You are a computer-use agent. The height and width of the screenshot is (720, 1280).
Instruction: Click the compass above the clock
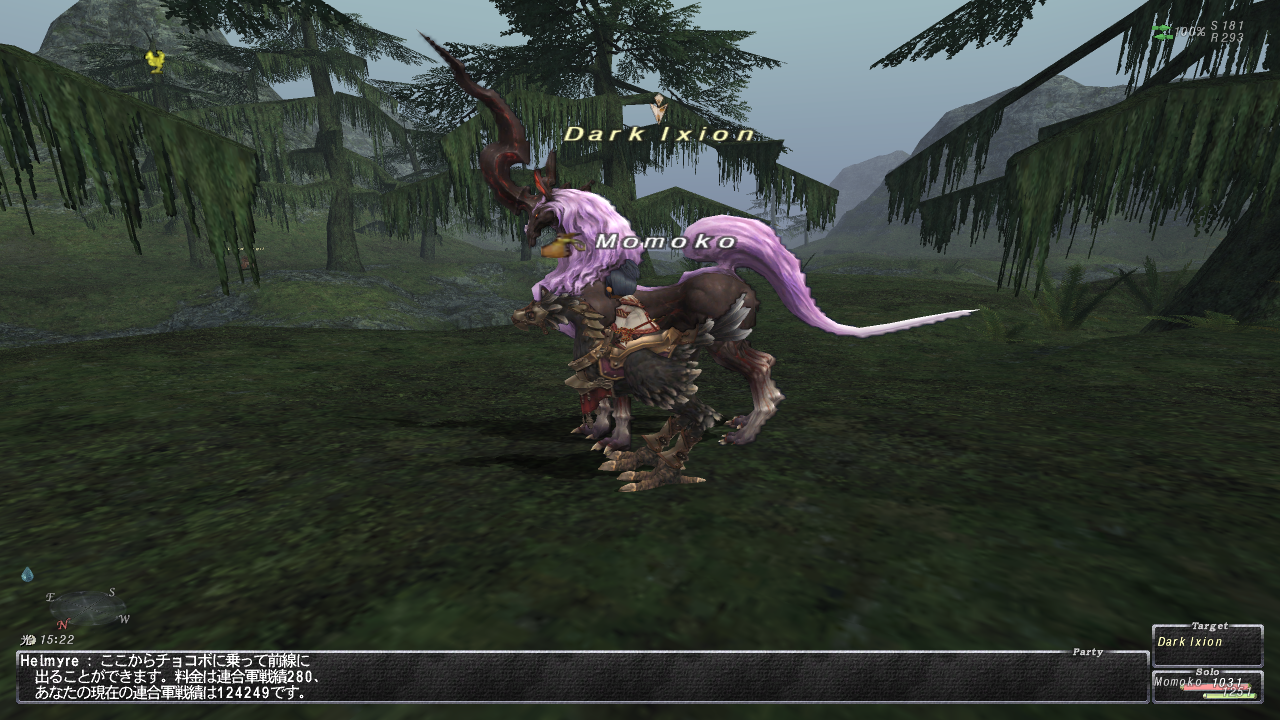[x=86, y=608]
